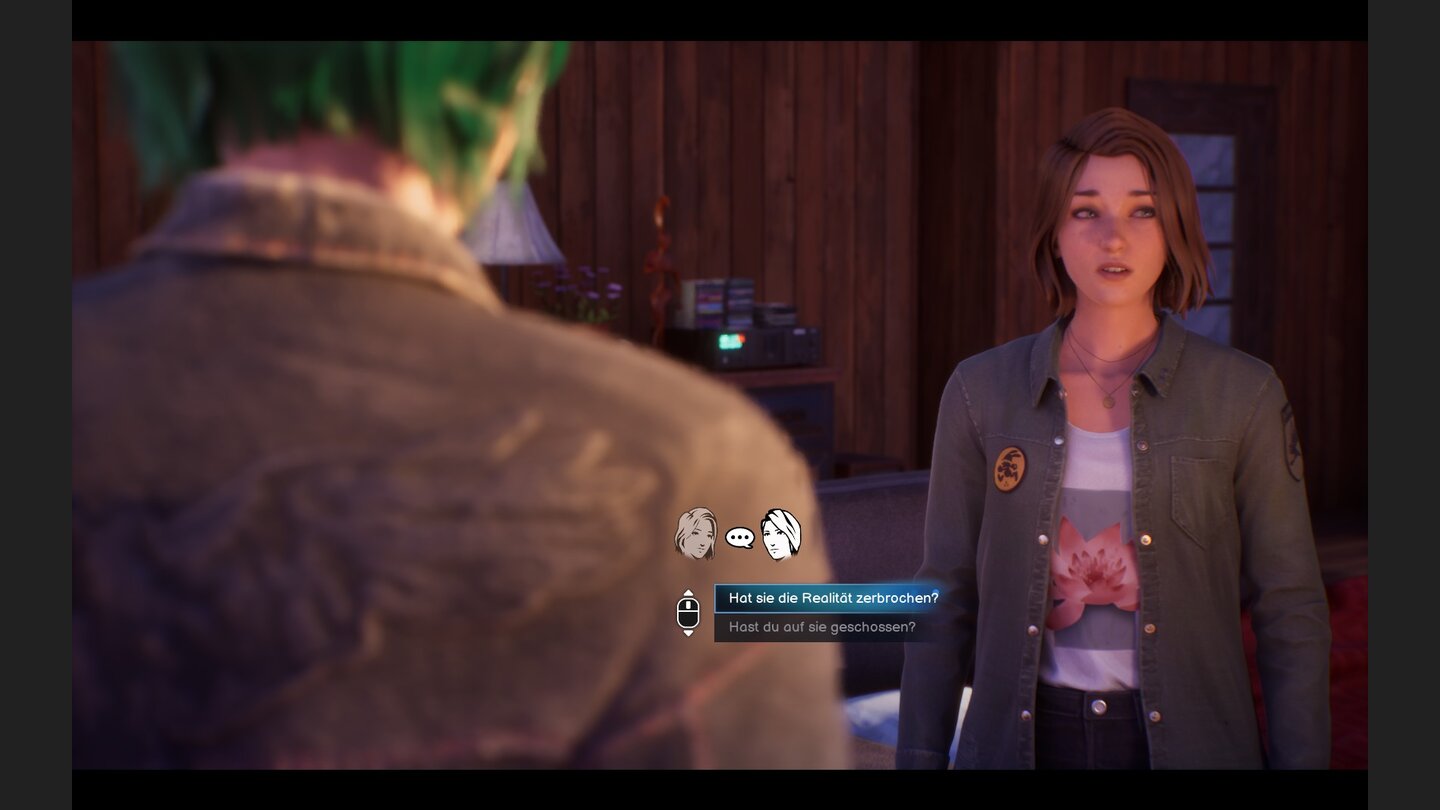This screenshot has width=1440, height=810.
Task: Click the tan portrait icon of Alex
Action: point(695,535)
